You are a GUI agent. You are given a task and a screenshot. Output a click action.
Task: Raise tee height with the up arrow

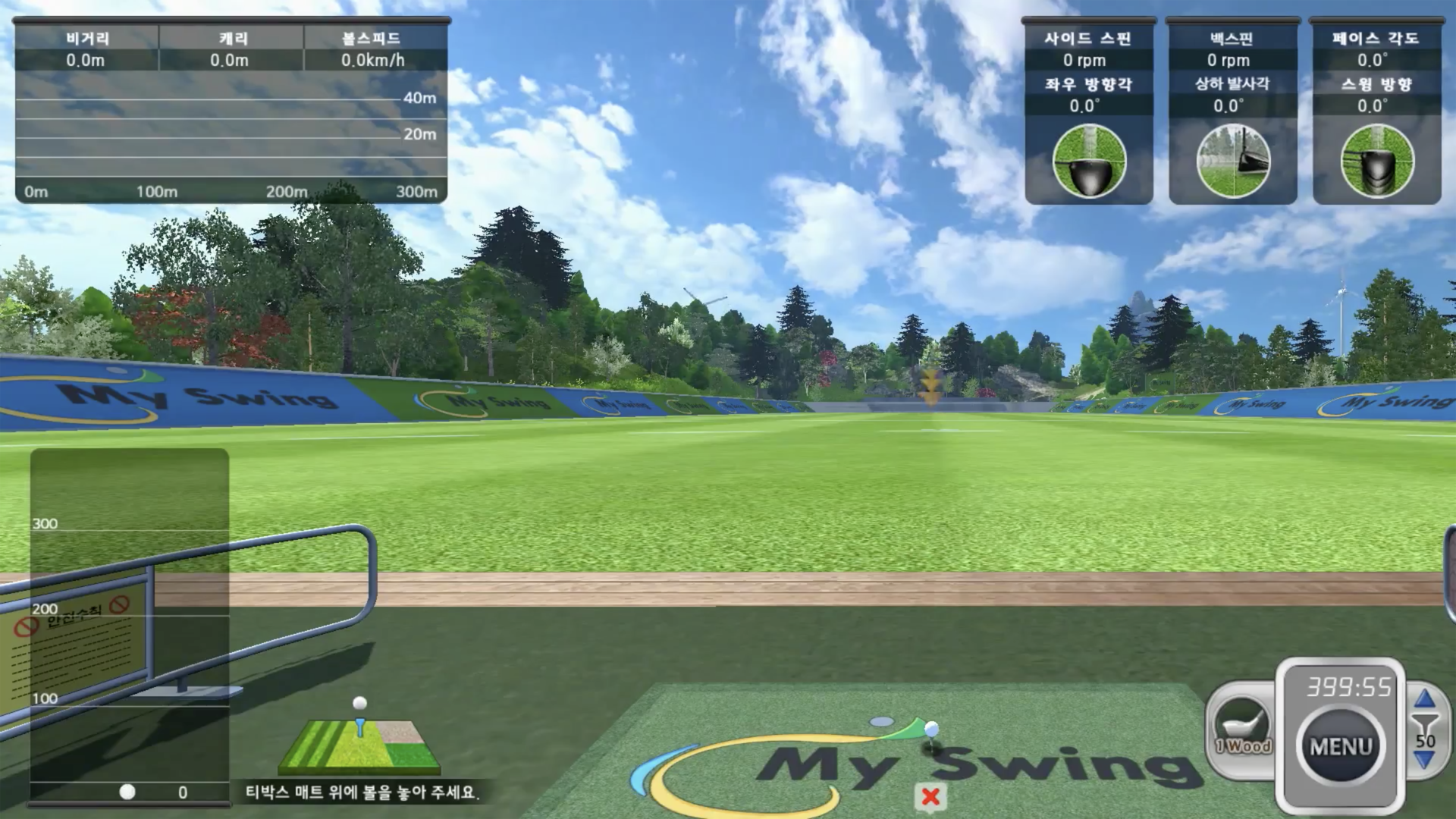coord(1425,698)
